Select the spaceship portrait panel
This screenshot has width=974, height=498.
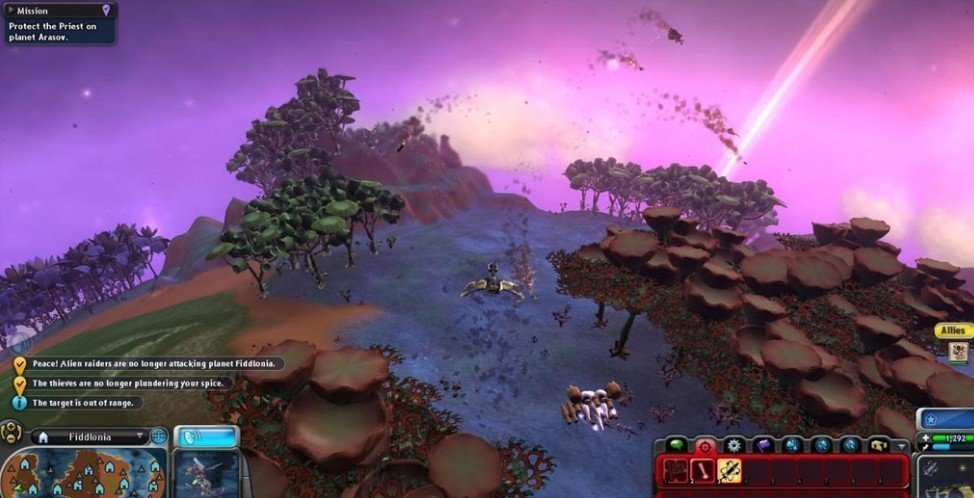(x=206, y=474)
